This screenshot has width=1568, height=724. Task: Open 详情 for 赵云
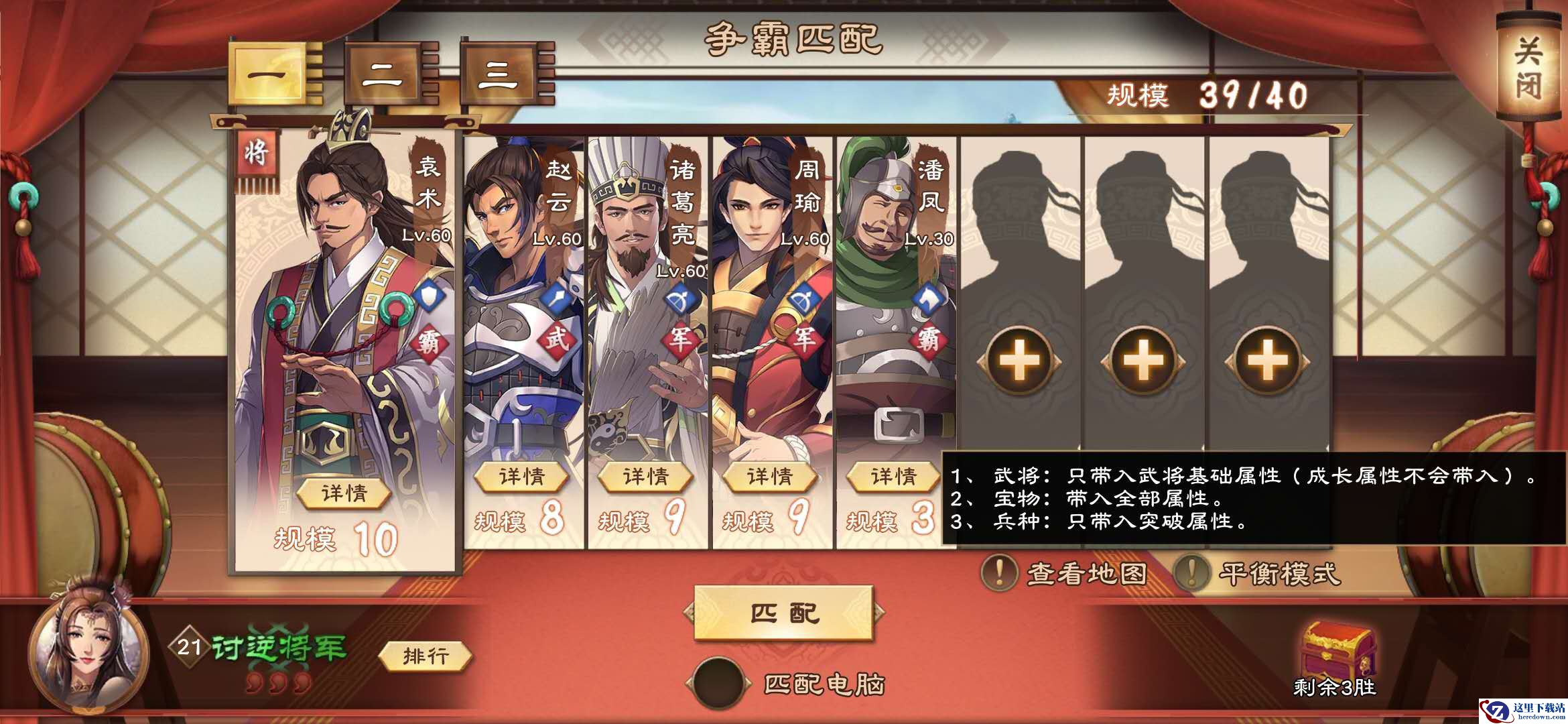pyautogui.click(x=521, y=477)
